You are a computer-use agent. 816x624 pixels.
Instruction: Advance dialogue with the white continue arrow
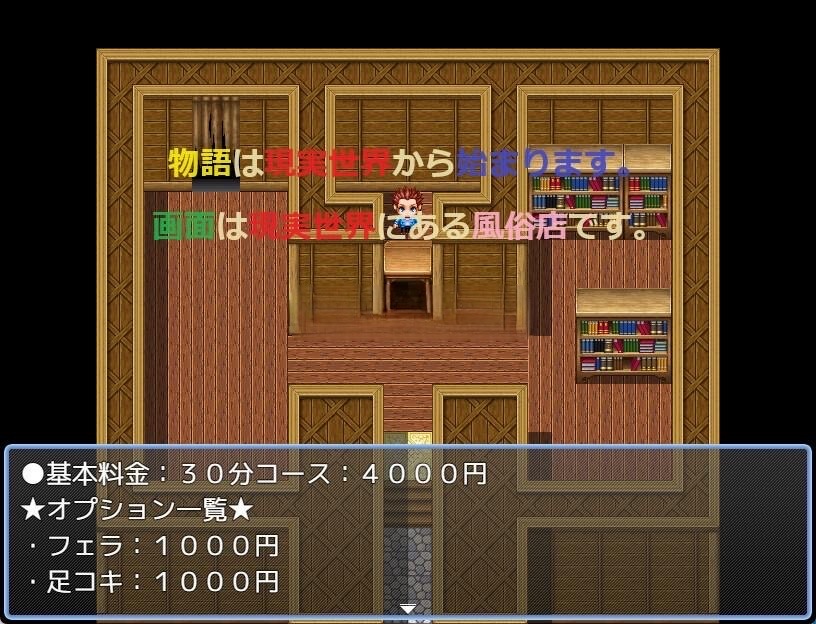point(408,608)
